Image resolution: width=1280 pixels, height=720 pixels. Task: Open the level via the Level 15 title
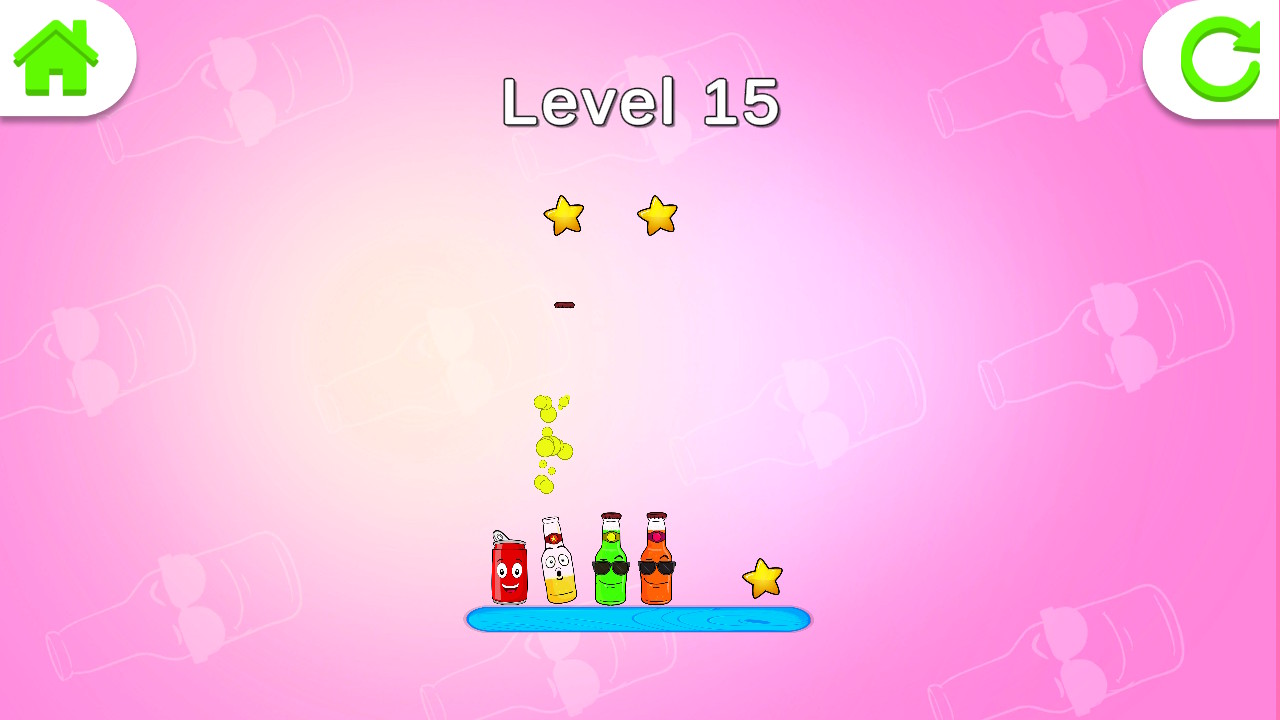tap(640, 102)
